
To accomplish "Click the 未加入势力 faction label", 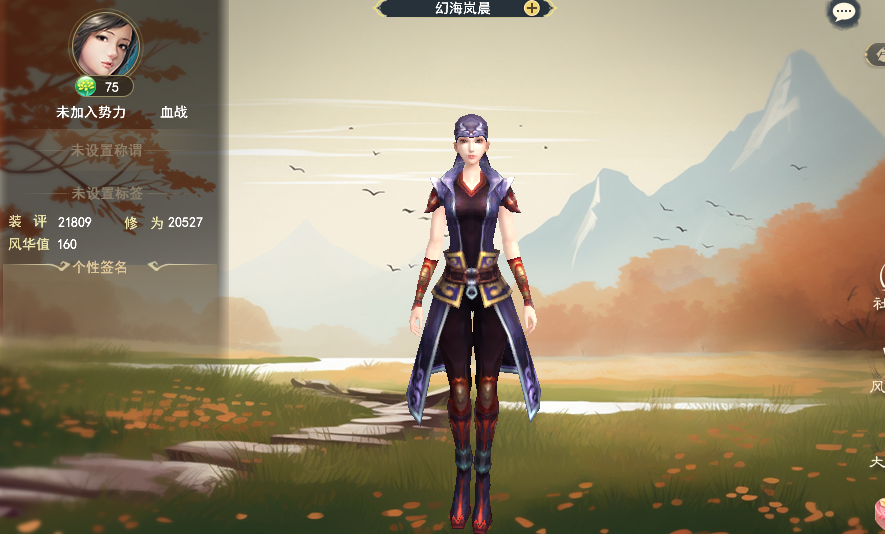I will pyautogui.click(x=91, y=112).
